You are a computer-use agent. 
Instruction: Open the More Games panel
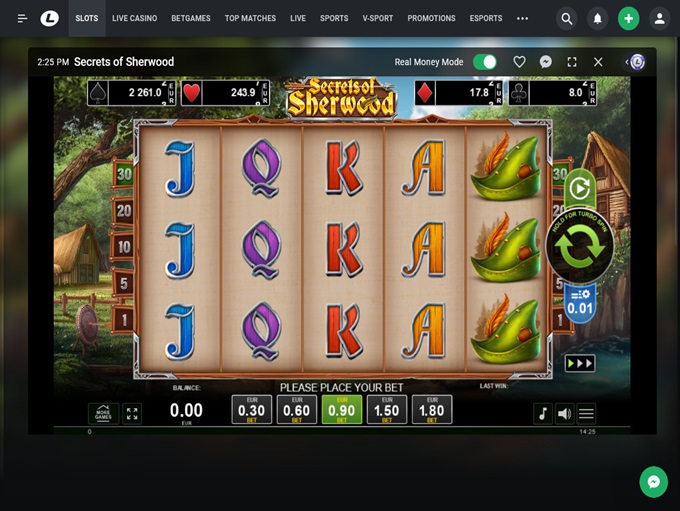click(103, 413)
